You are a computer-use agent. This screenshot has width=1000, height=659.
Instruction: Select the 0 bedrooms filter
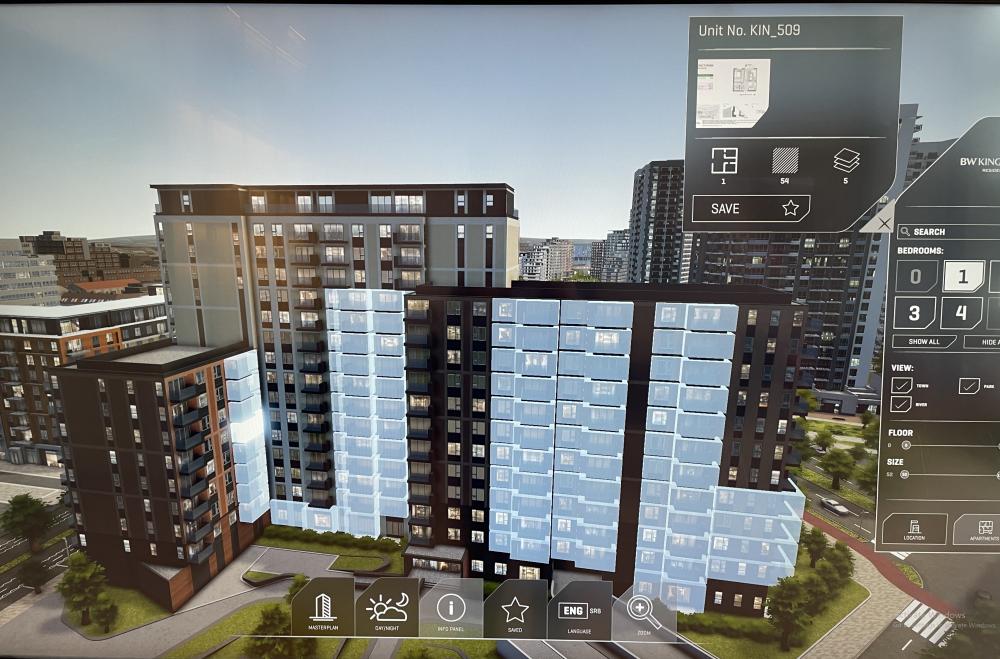pos(915,275)
